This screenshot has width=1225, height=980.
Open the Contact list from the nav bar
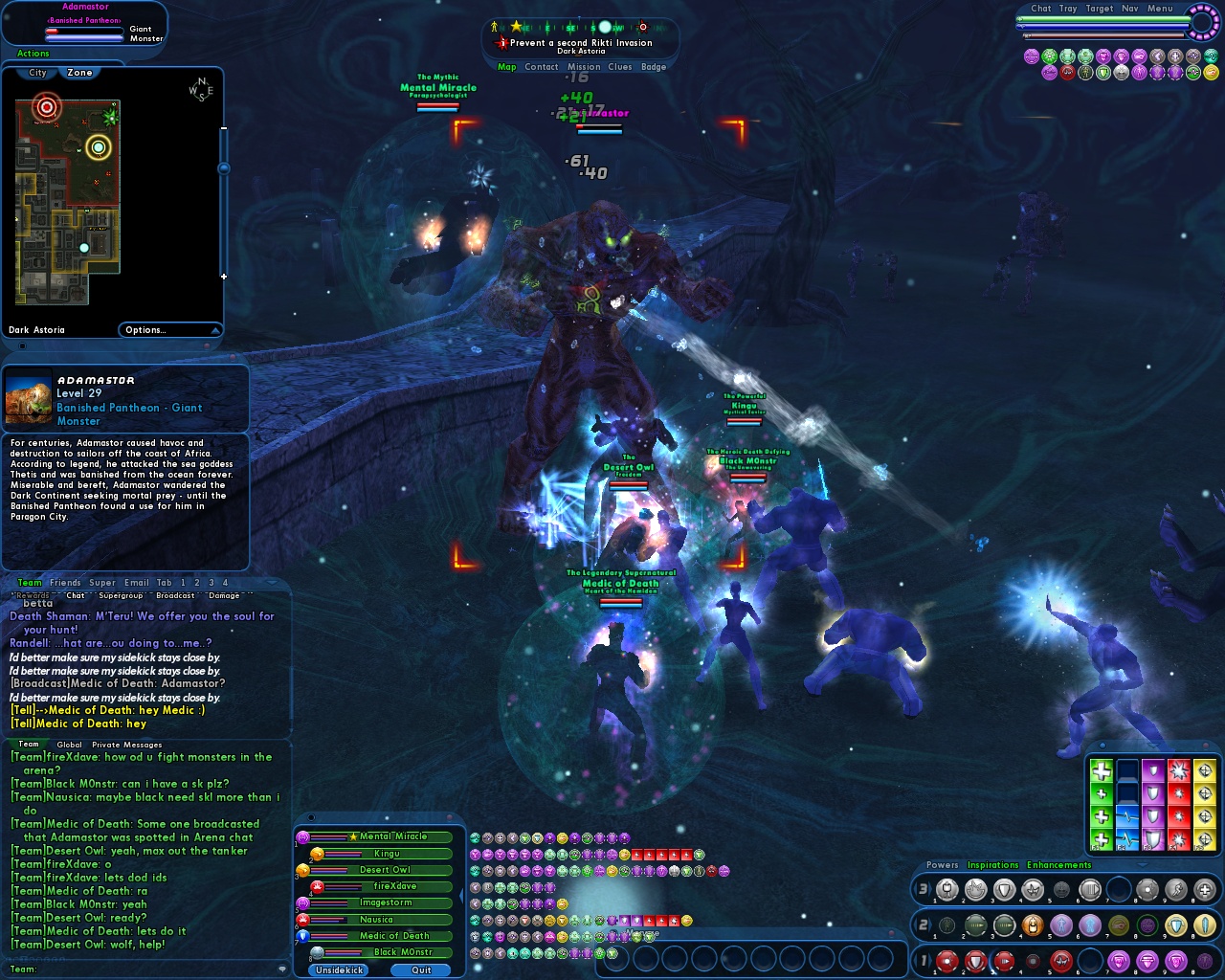tap(541, 67)
